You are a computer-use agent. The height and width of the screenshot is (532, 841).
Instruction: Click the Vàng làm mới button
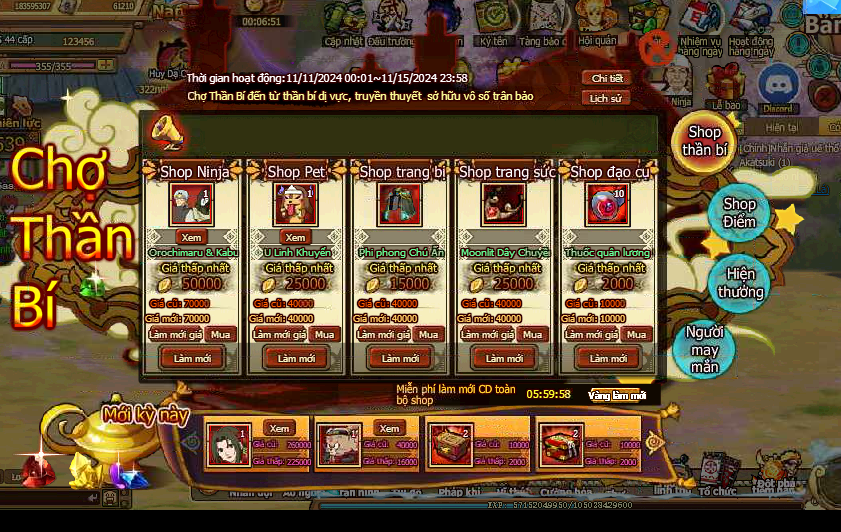click(616, 395)
